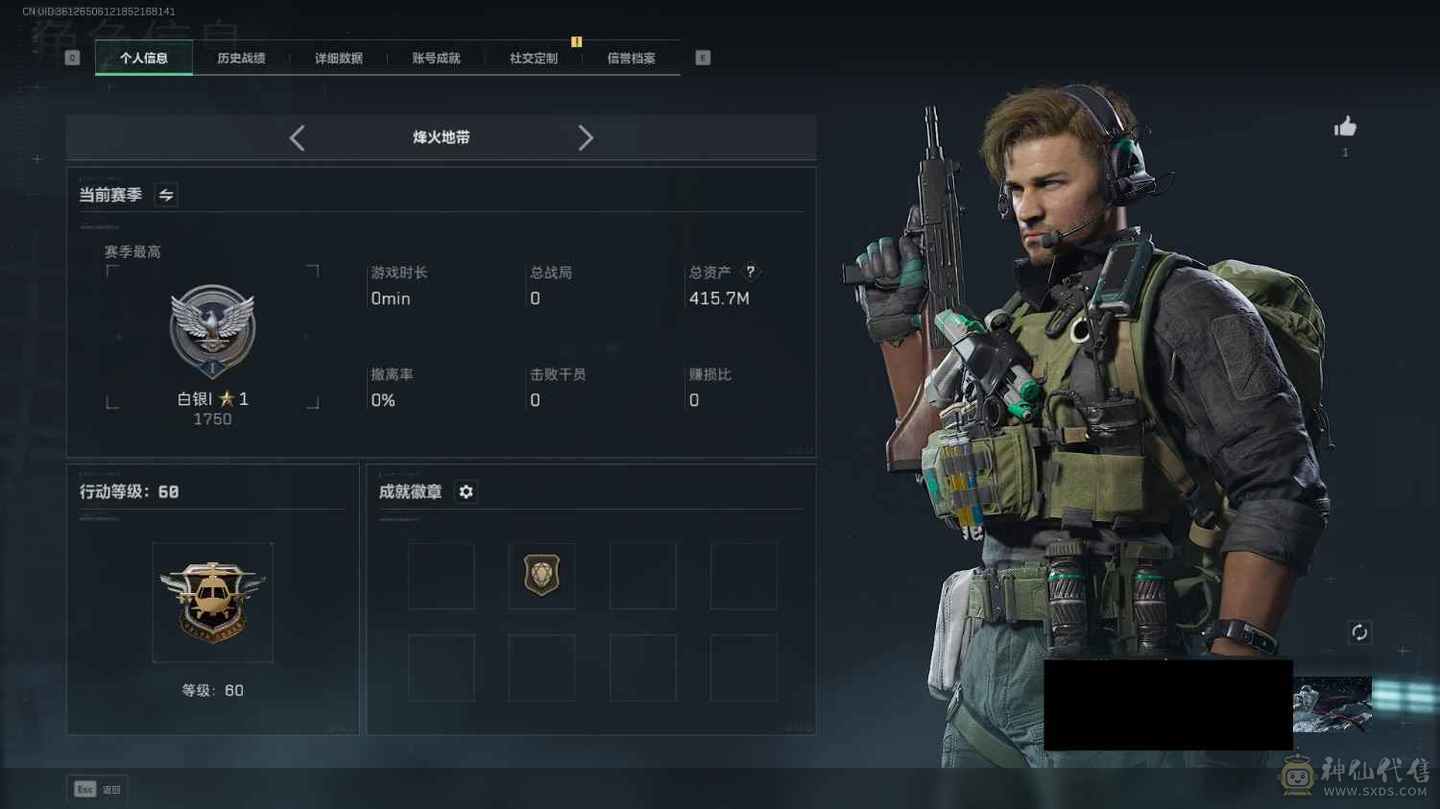Open the thumbnail beside the black box

point(1332,704)
